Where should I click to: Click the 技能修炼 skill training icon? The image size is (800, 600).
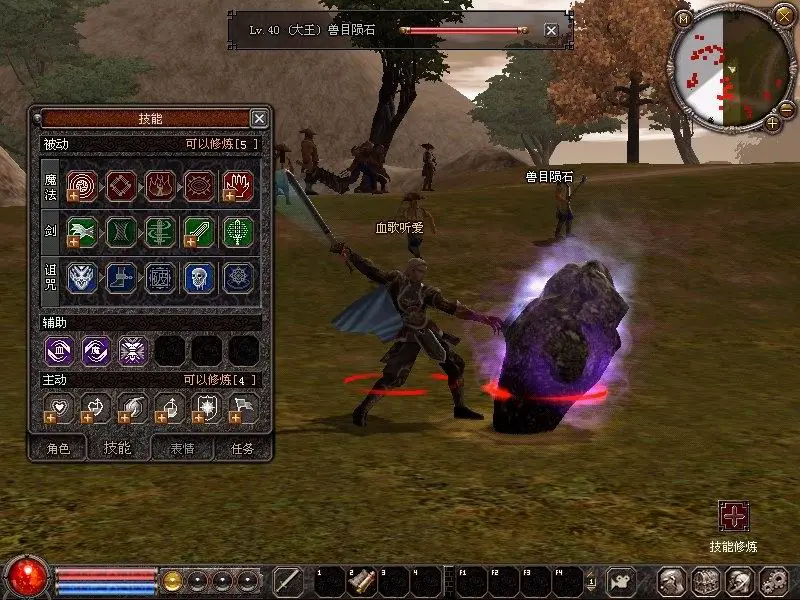click(734, 517)
